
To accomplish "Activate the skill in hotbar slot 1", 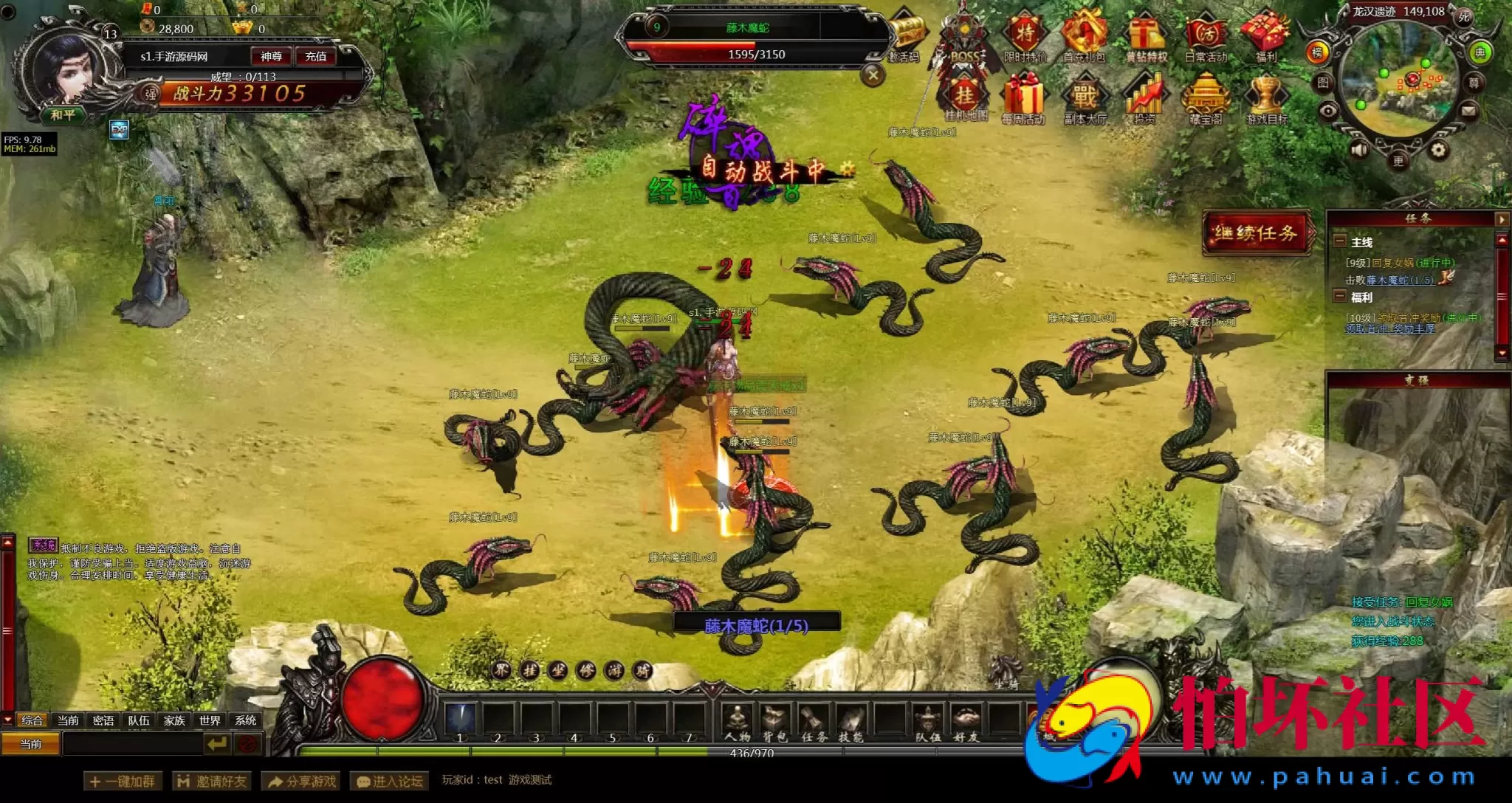I will click(x=461, y=719).
